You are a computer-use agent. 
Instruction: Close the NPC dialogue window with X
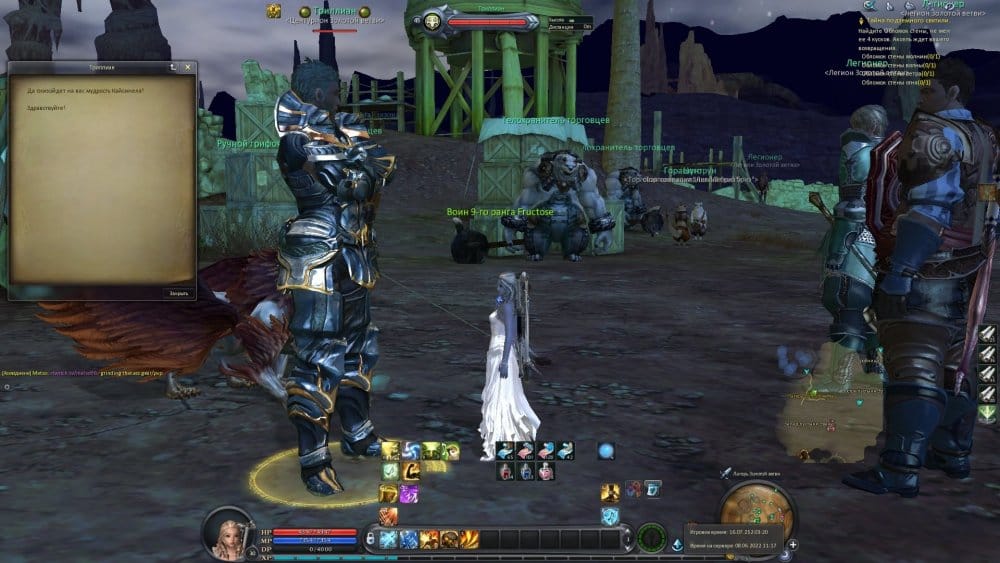pyautogui.click(x=188, y=67)
